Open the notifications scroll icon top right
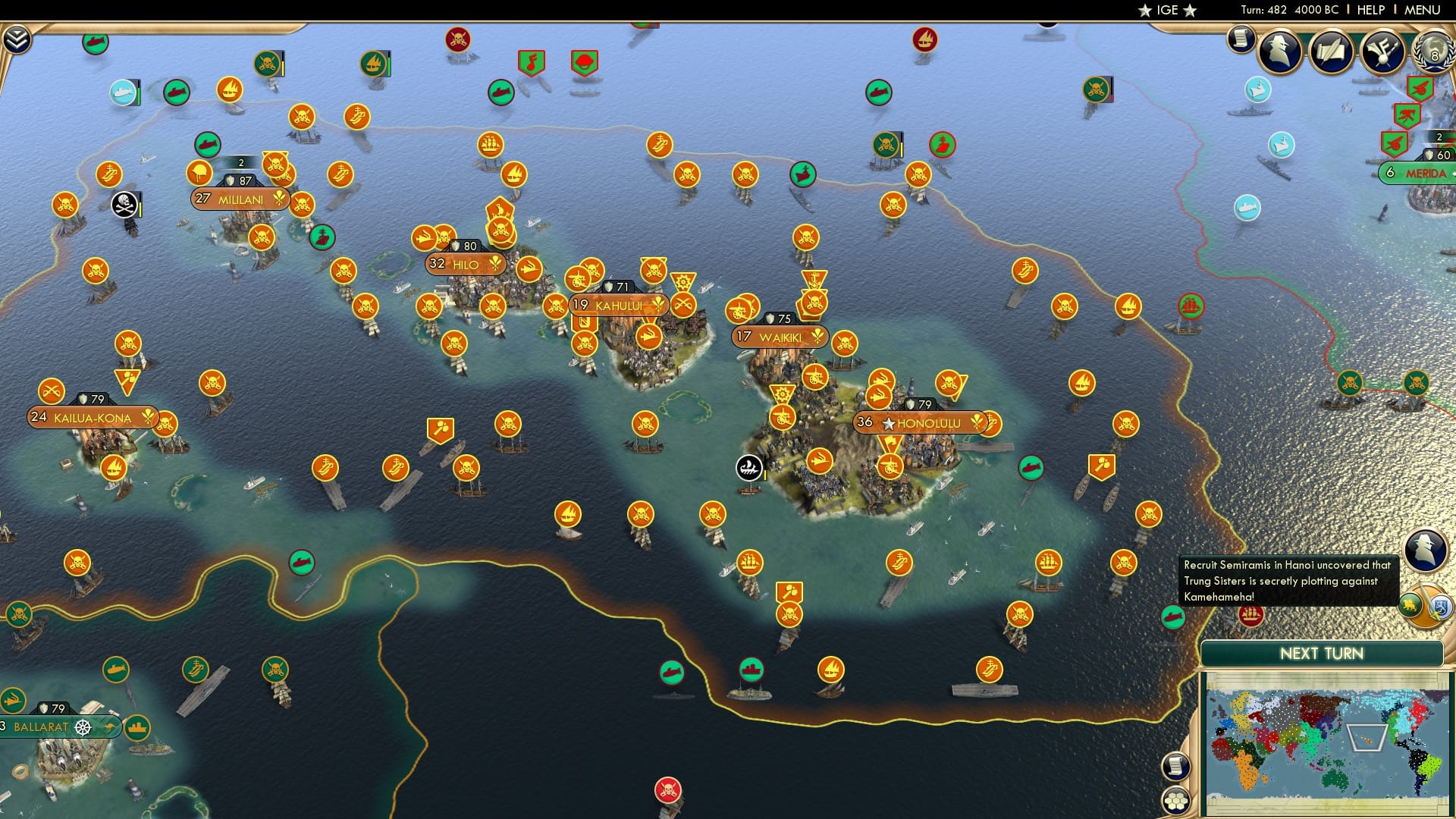Viewport: 1456px width, 819px height. click(1241, 38)
